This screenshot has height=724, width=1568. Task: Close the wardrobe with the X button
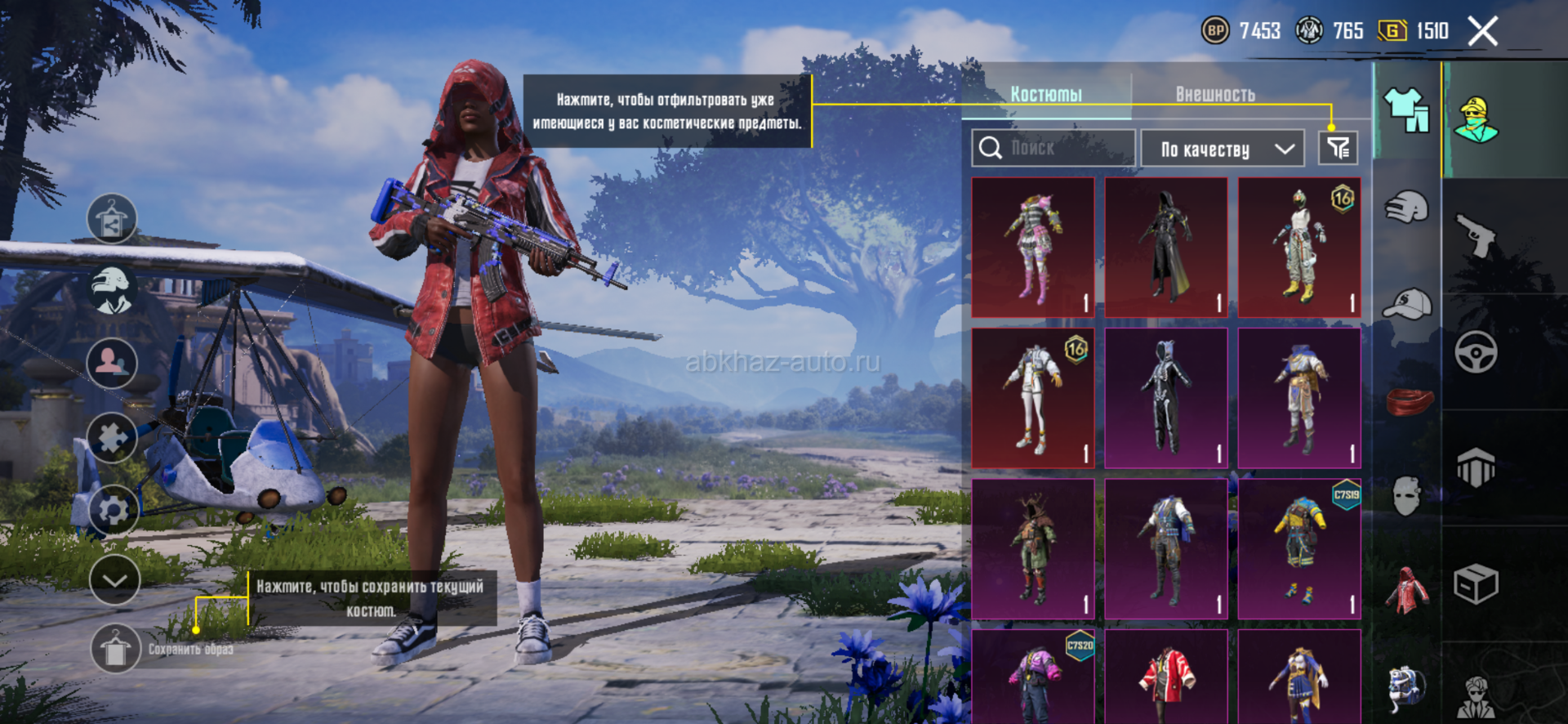click(x=1482, y=32)
